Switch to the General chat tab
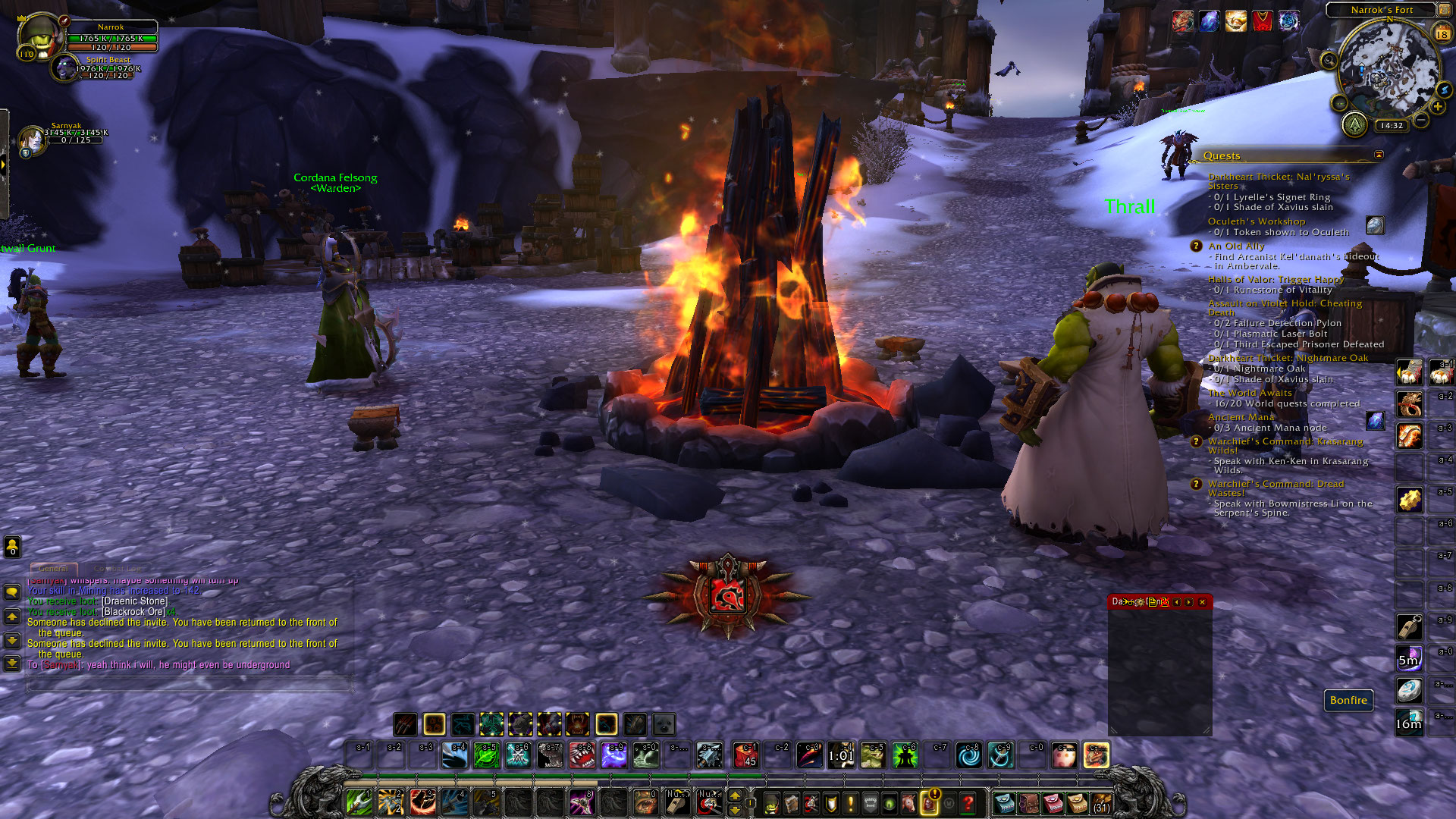 click(x=53, y=568)
